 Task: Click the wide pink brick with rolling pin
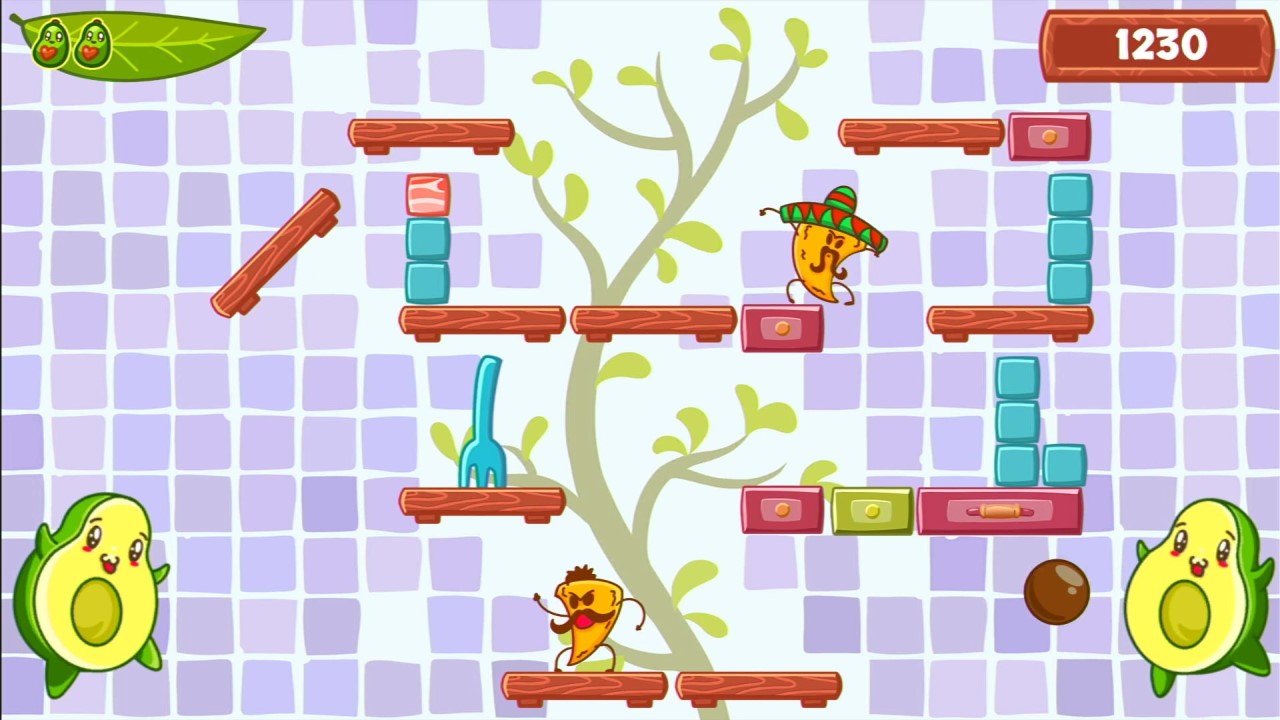pos(1000,510)
